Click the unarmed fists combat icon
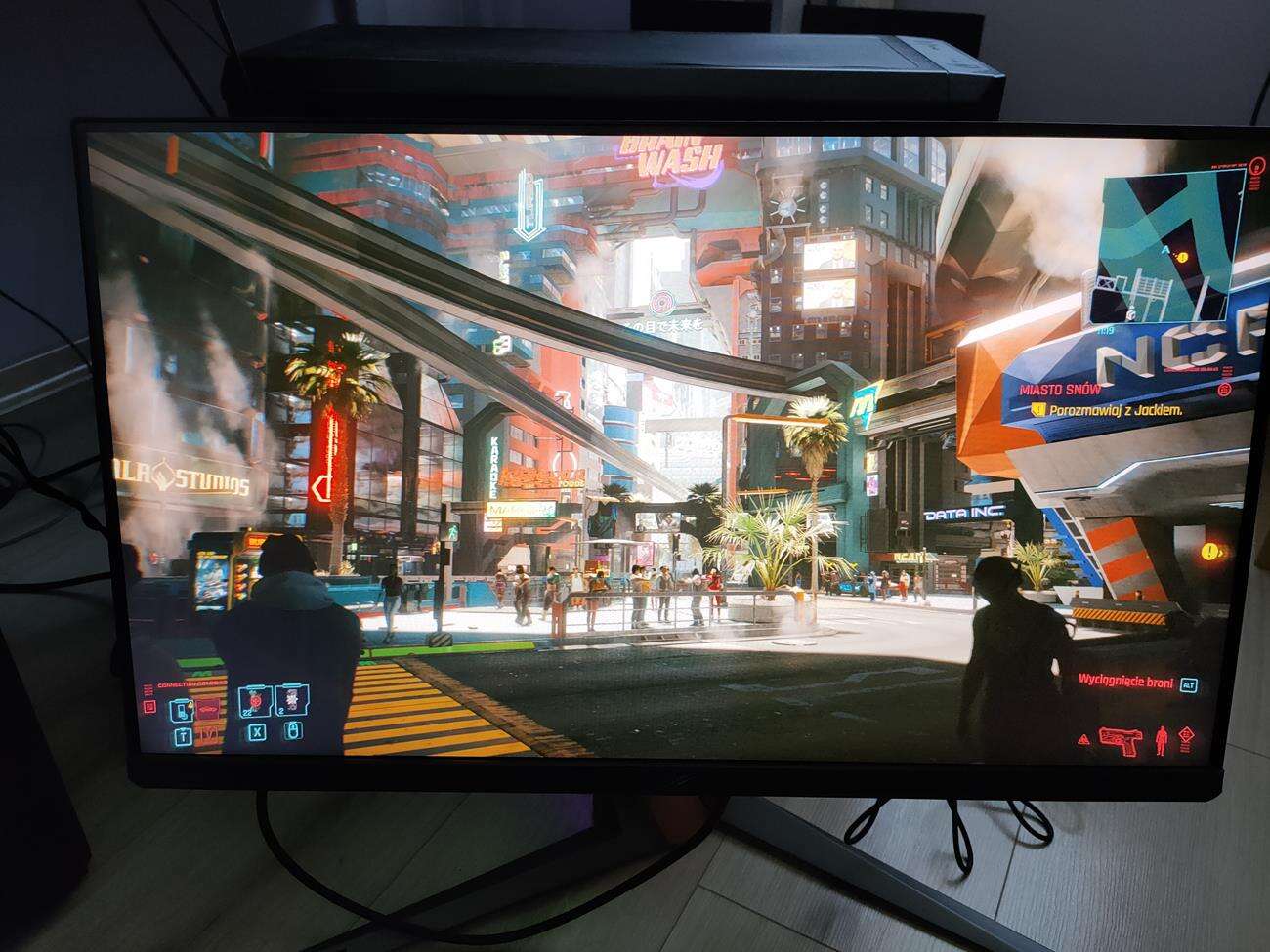Image resolution: width=1270 pixels, height=952 pixels. point(1162,740)
